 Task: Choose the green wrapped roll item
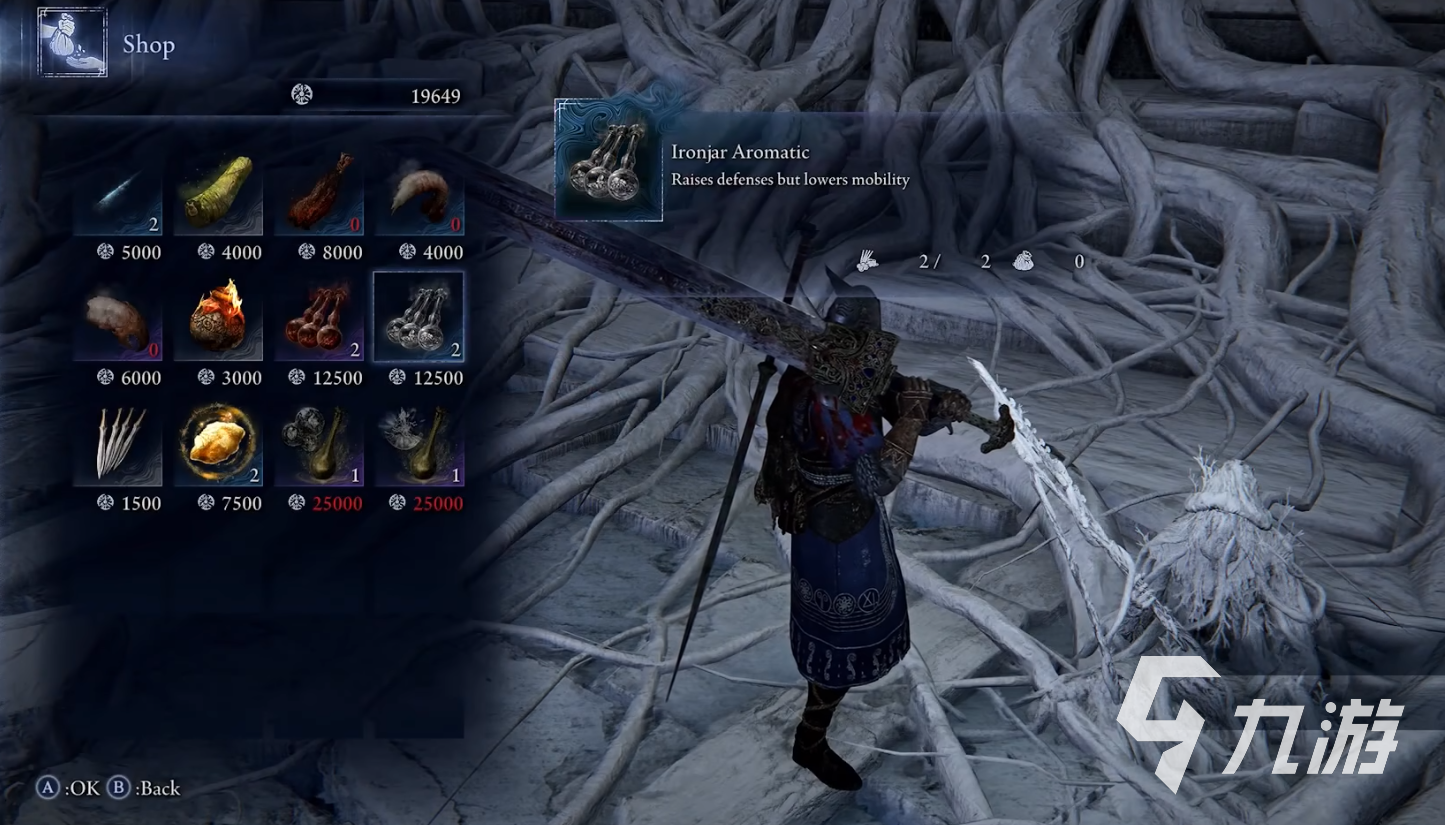point(218,192)
